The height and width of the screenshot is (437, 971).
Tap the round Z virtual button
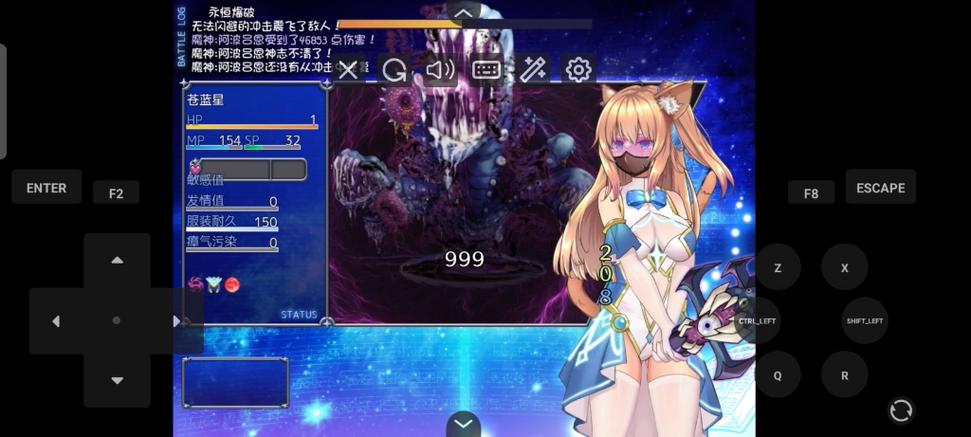pyautogui.click(x=777, y=268)
